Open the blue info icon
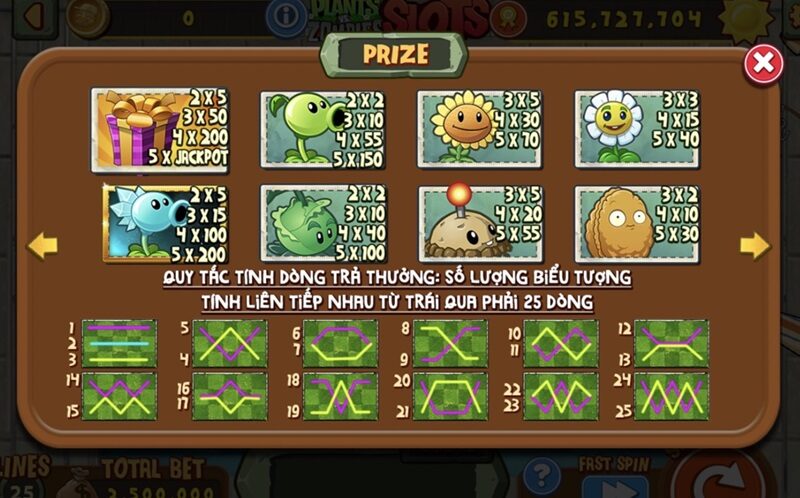 pyautogui.click(x=288, y=16)
